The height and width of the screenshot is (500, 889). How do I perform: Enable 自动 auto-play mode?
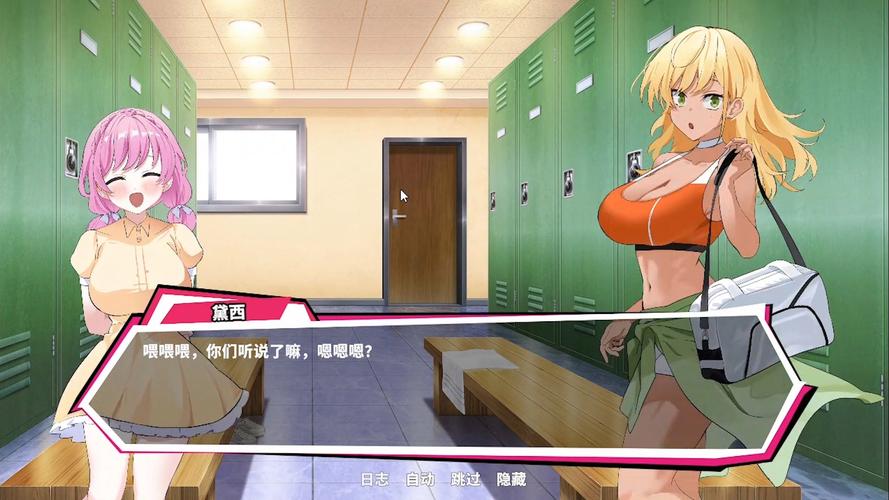coord(420,480)
